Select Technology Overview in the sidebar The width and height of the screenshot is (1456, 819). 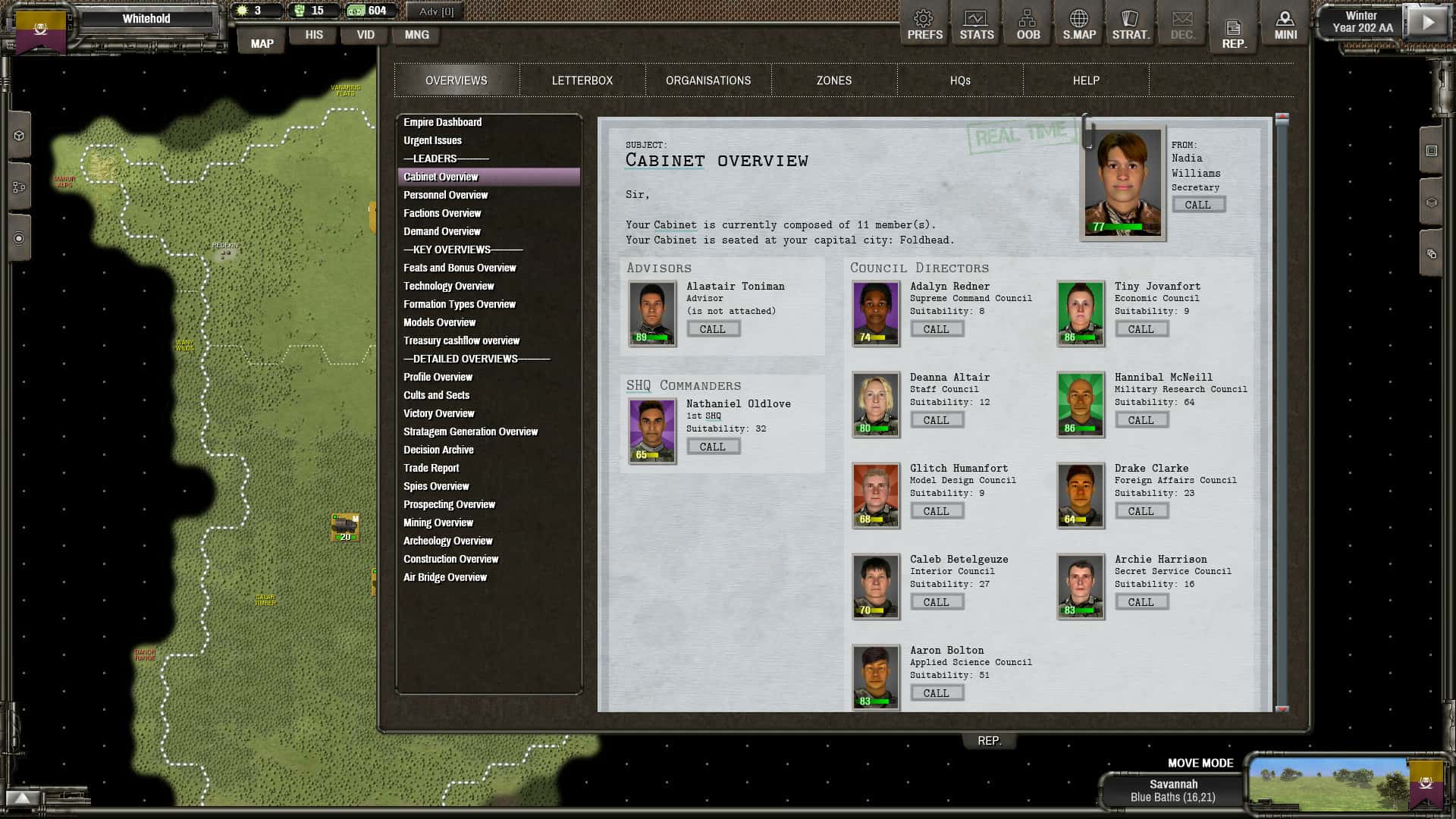448,286
